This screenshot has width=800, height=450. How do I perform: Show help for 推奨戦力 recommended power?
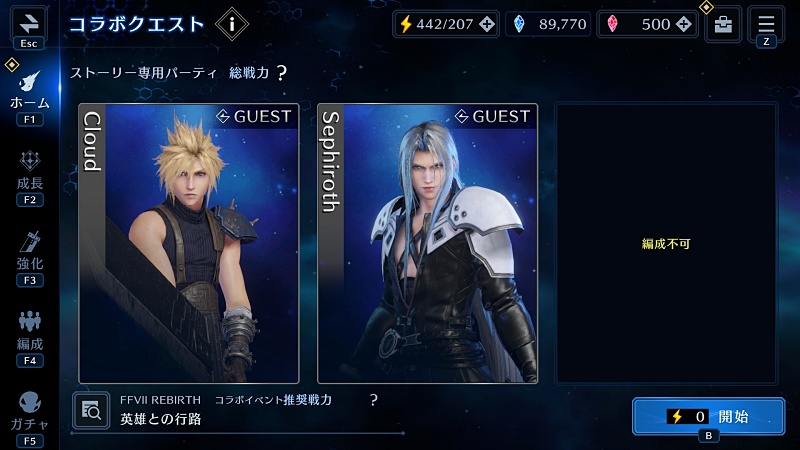(x=374, y=399)
